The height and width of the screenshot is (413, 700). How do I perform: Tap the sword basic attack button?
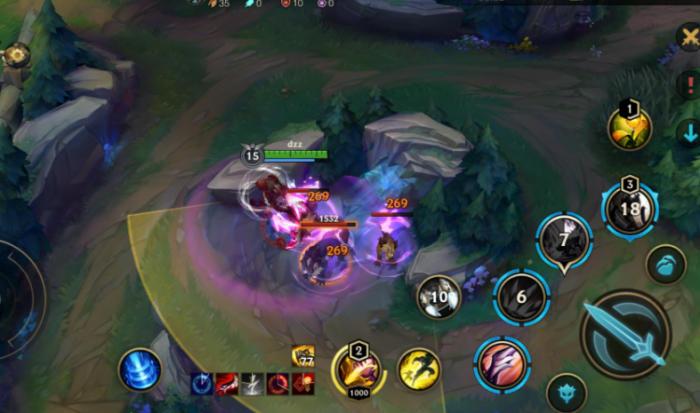point(625,334)
